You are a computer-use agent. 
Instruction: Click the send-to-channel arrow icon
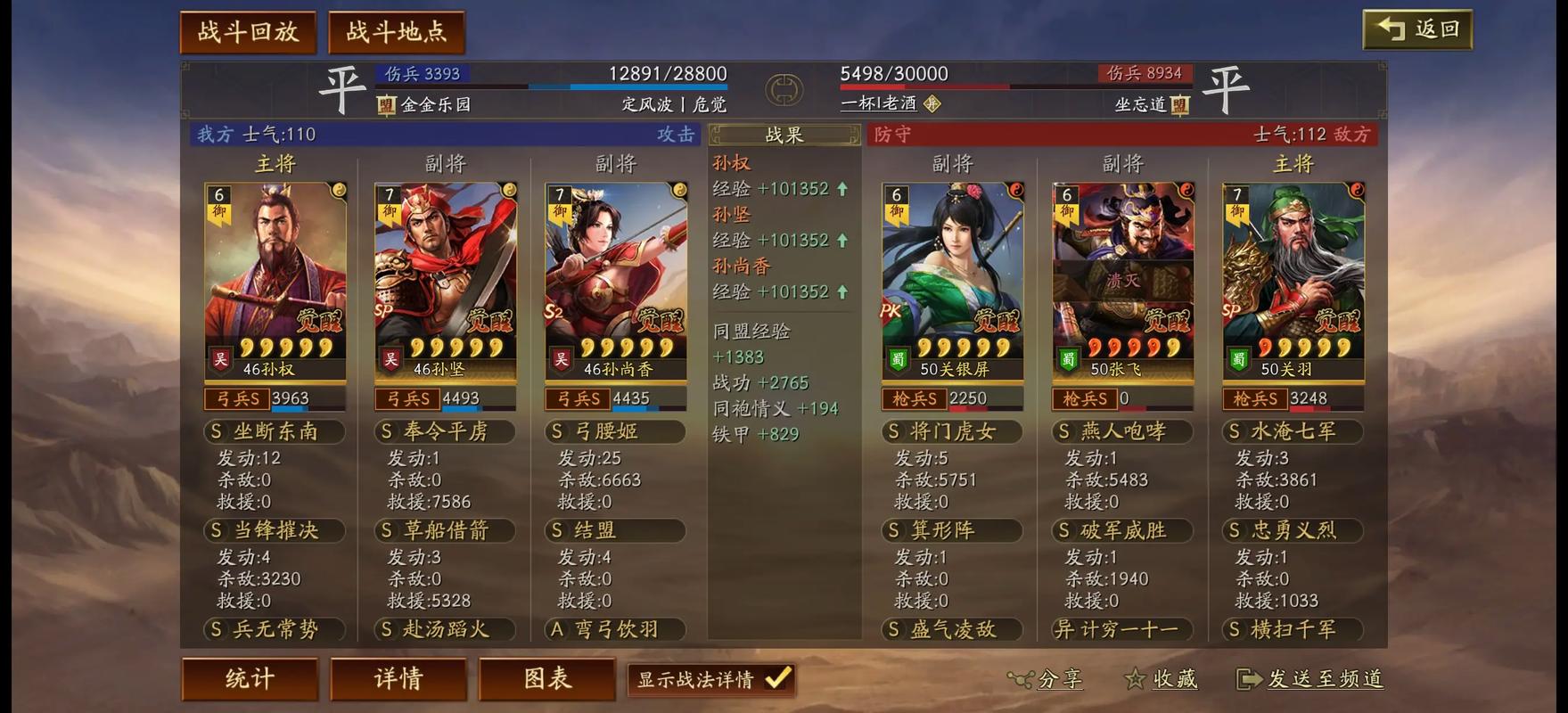tap(1247, 680)
